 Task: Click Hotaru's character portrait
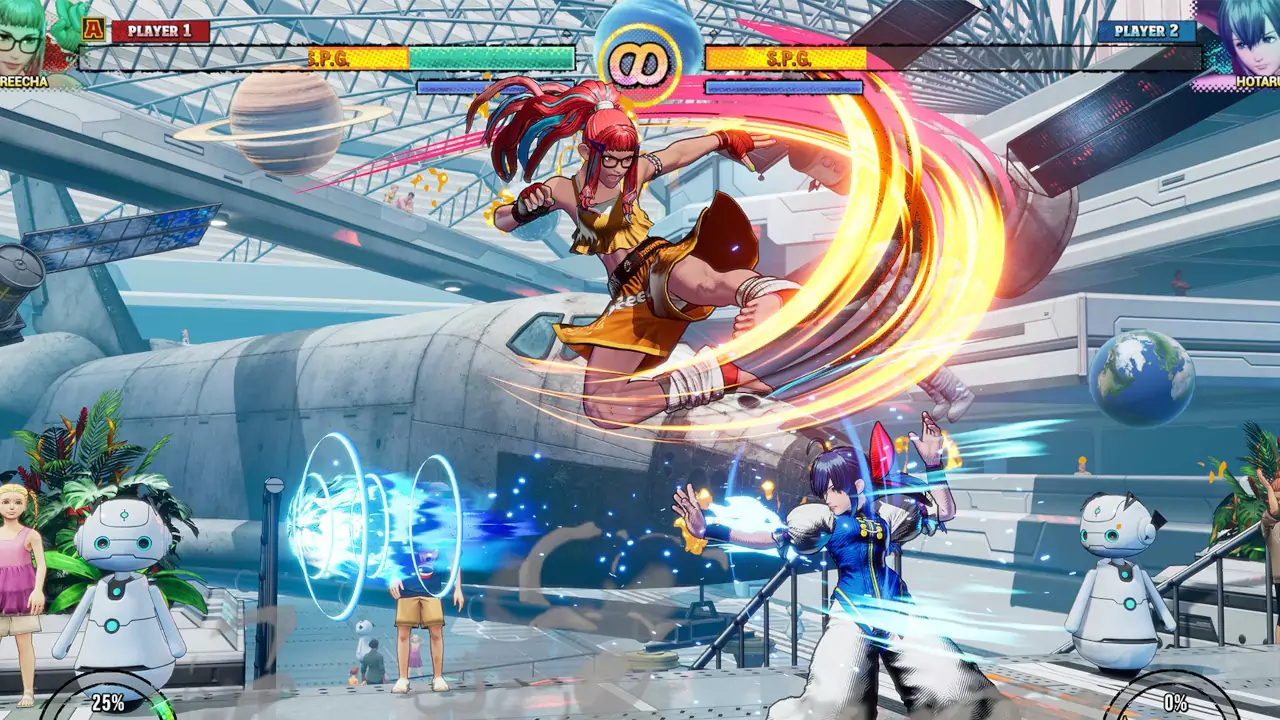[1240, 35]
